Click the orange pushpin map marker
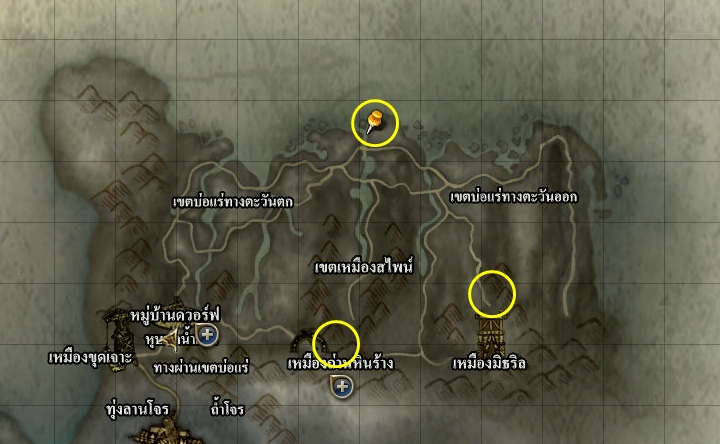Image resolution: width=720 pixels, height=444 pixels. [x=375, y=123]
